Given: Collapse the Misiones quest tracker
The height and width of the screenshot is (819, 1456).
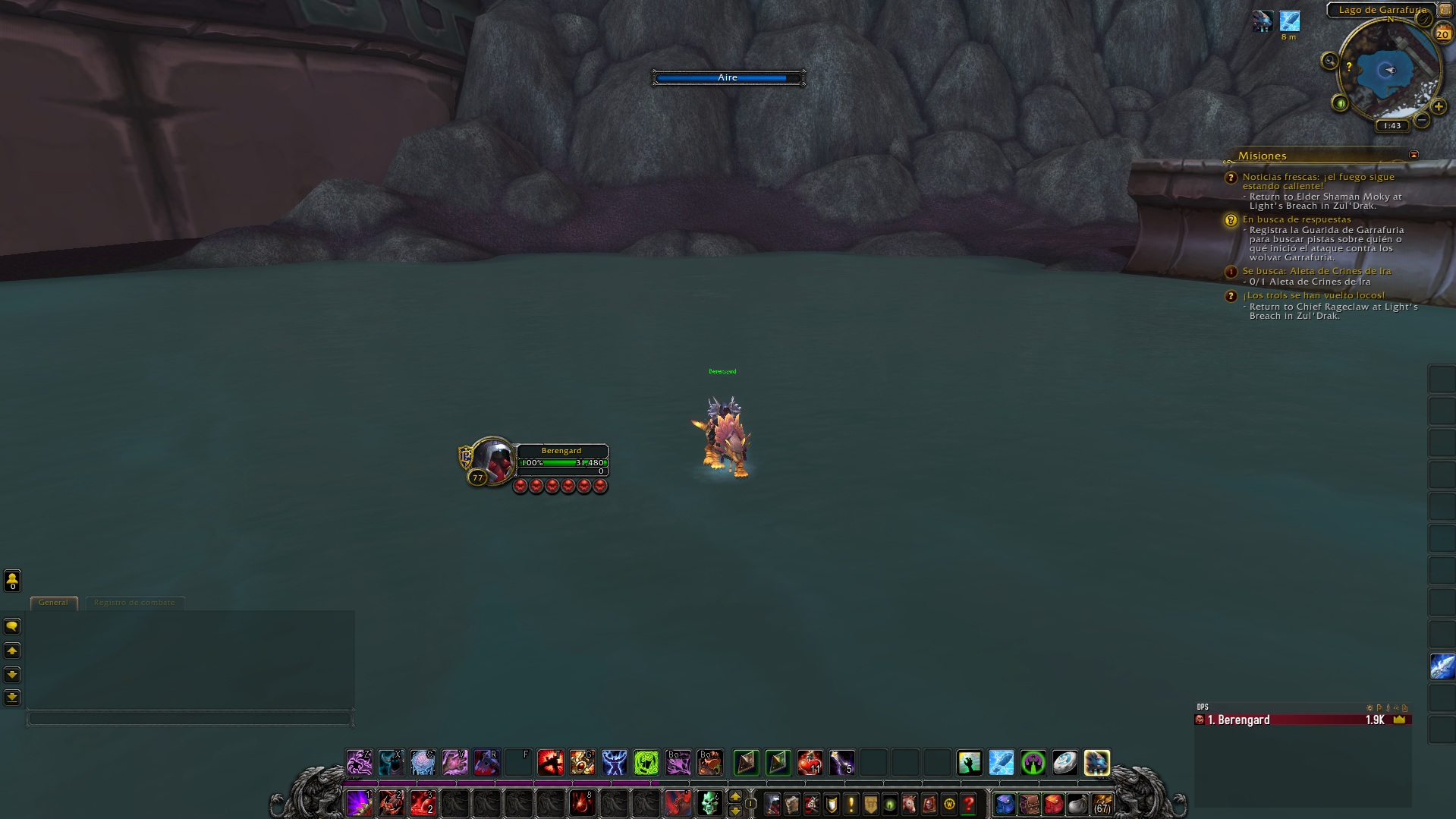Looking at the screenshot, I should point(1414,155).
